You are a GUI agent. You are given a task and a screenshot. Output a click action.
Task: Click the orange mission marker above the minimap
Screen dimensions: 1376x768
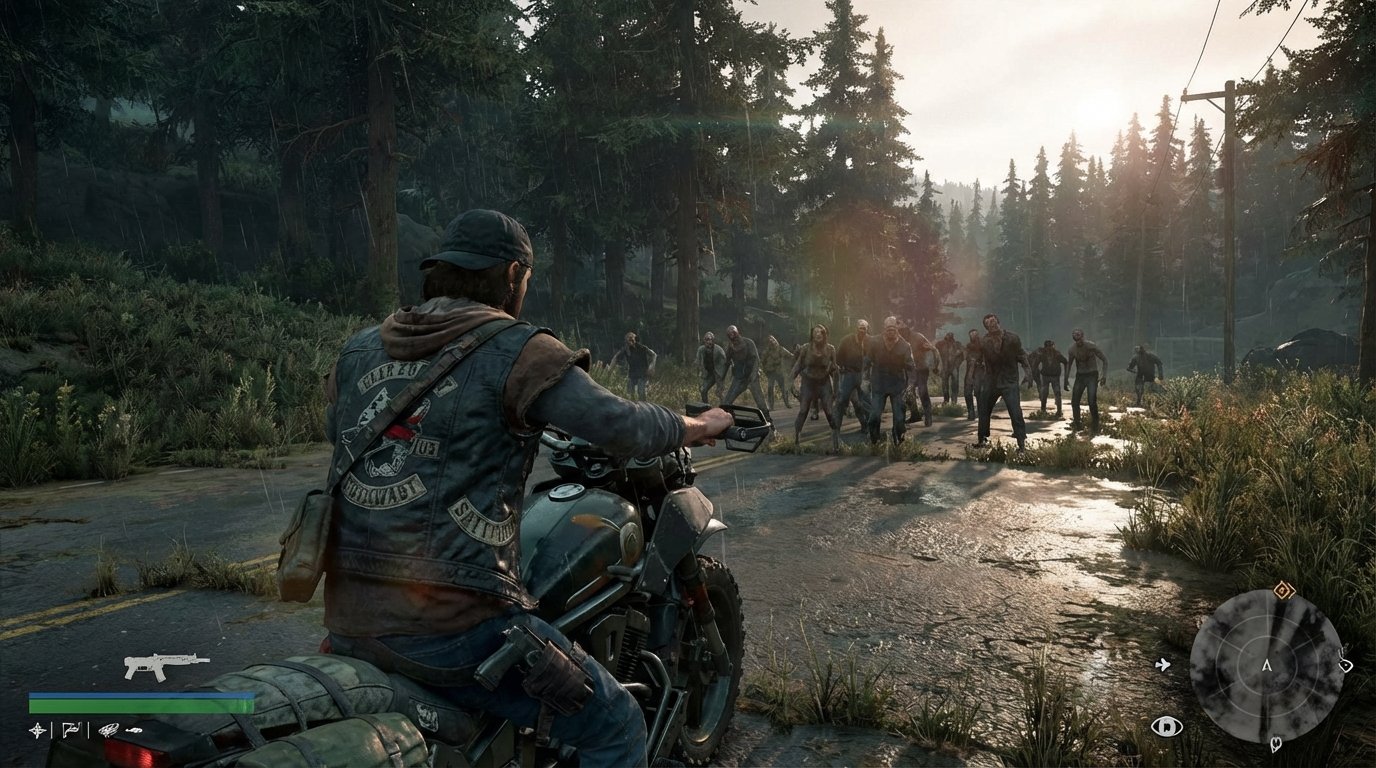(1283, 589)
